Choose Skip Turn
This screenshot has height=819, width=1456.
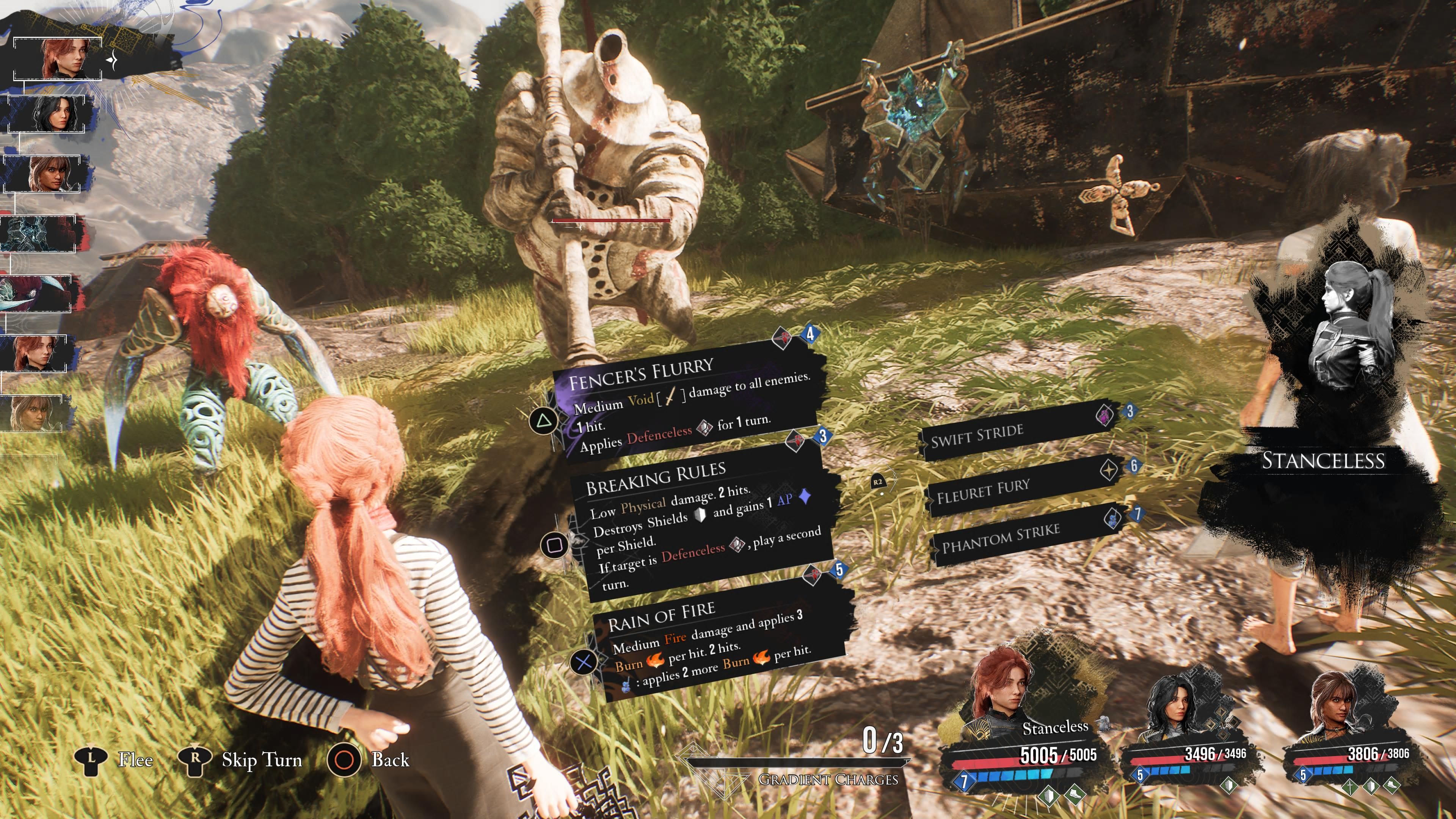[x=262, y=759]
